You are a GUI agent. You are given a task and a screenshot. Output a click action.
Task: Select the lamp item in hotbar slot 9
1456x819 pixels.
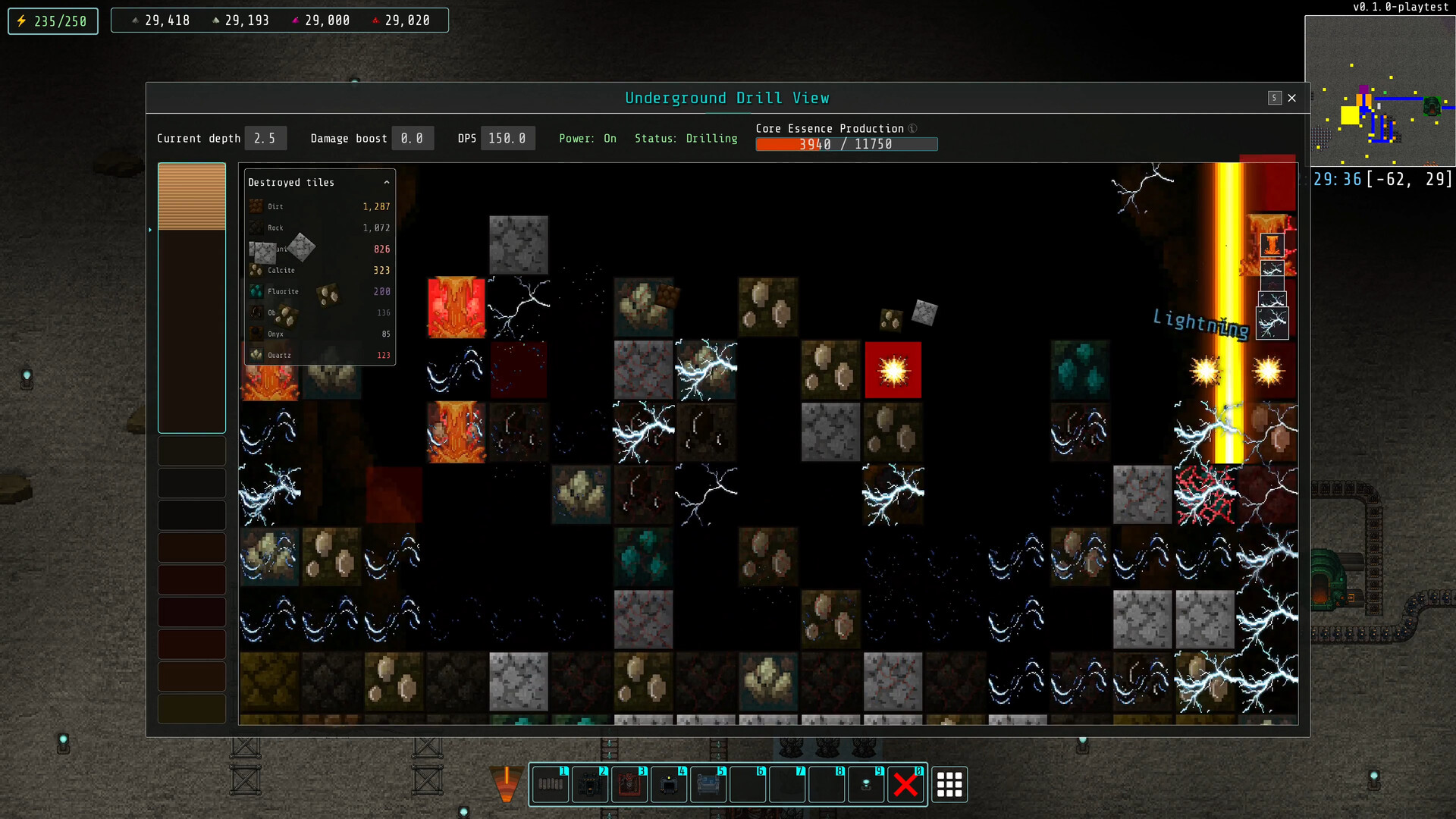click(867, 785)
